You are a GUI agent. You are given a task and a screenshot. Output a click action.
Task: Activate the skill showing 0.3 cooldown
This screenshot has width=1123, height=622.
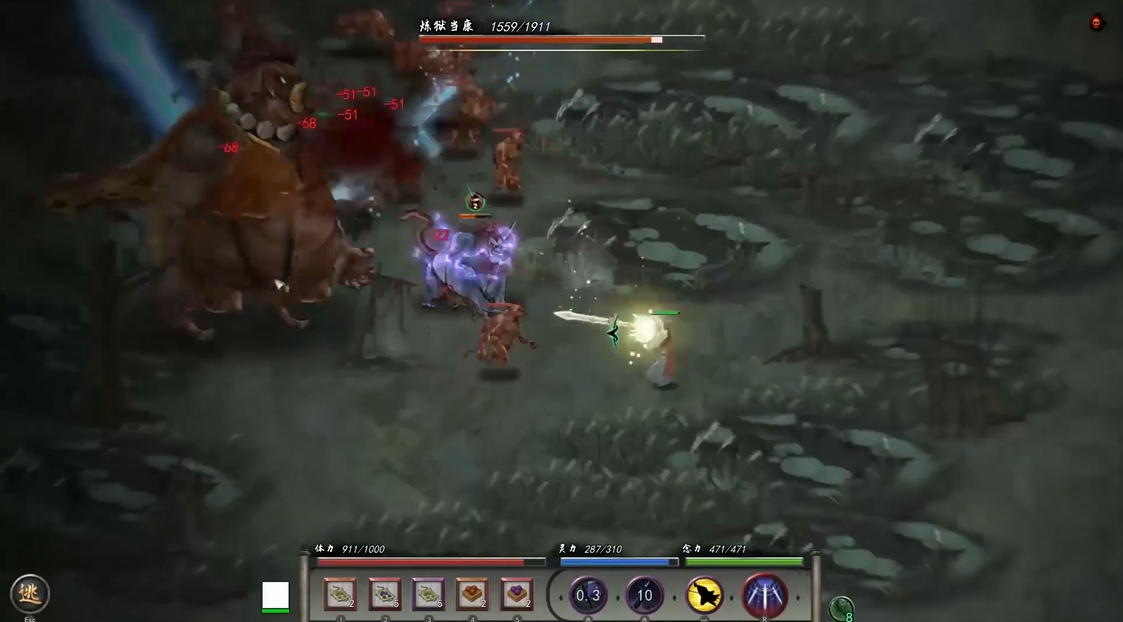tap(588, 596)
